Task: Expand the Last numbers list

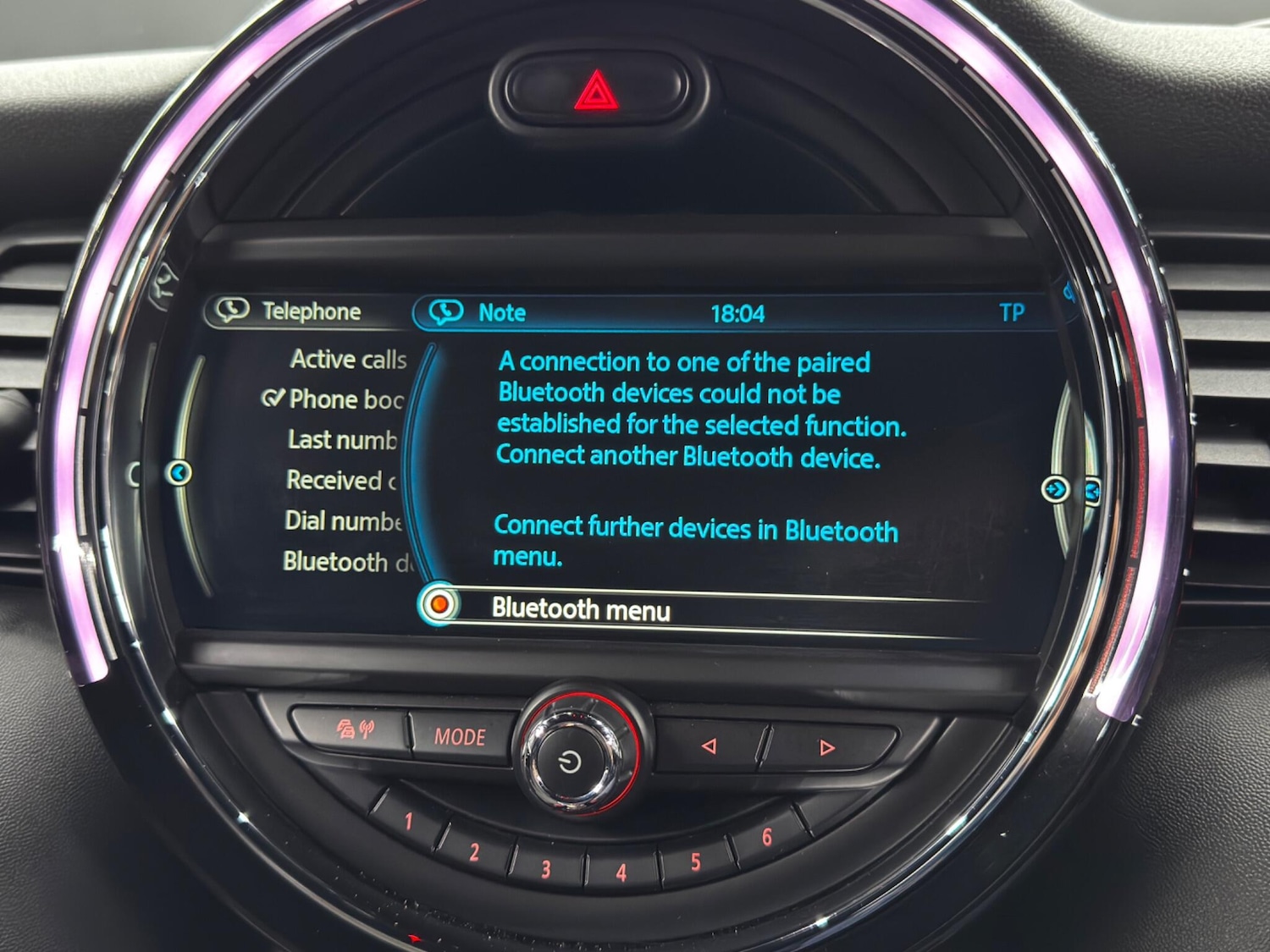Action: click(339, 440)
